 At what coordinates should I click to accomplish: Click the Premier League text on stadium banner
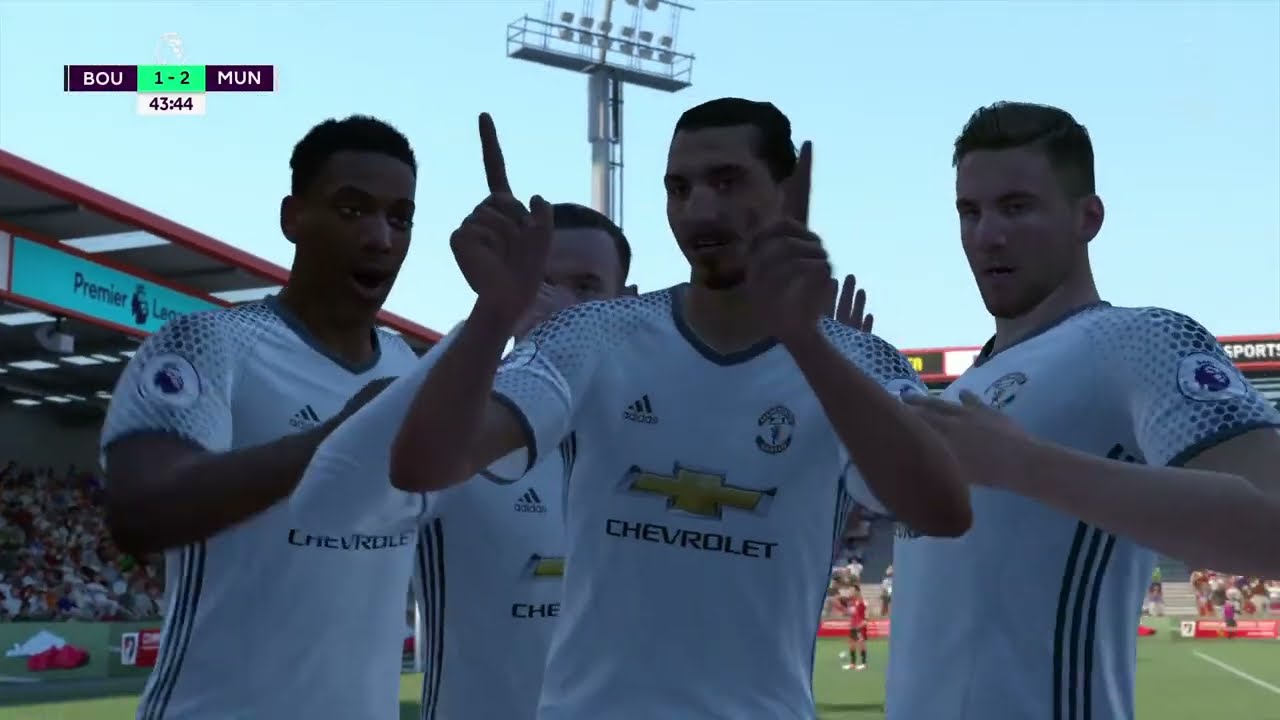102,290
